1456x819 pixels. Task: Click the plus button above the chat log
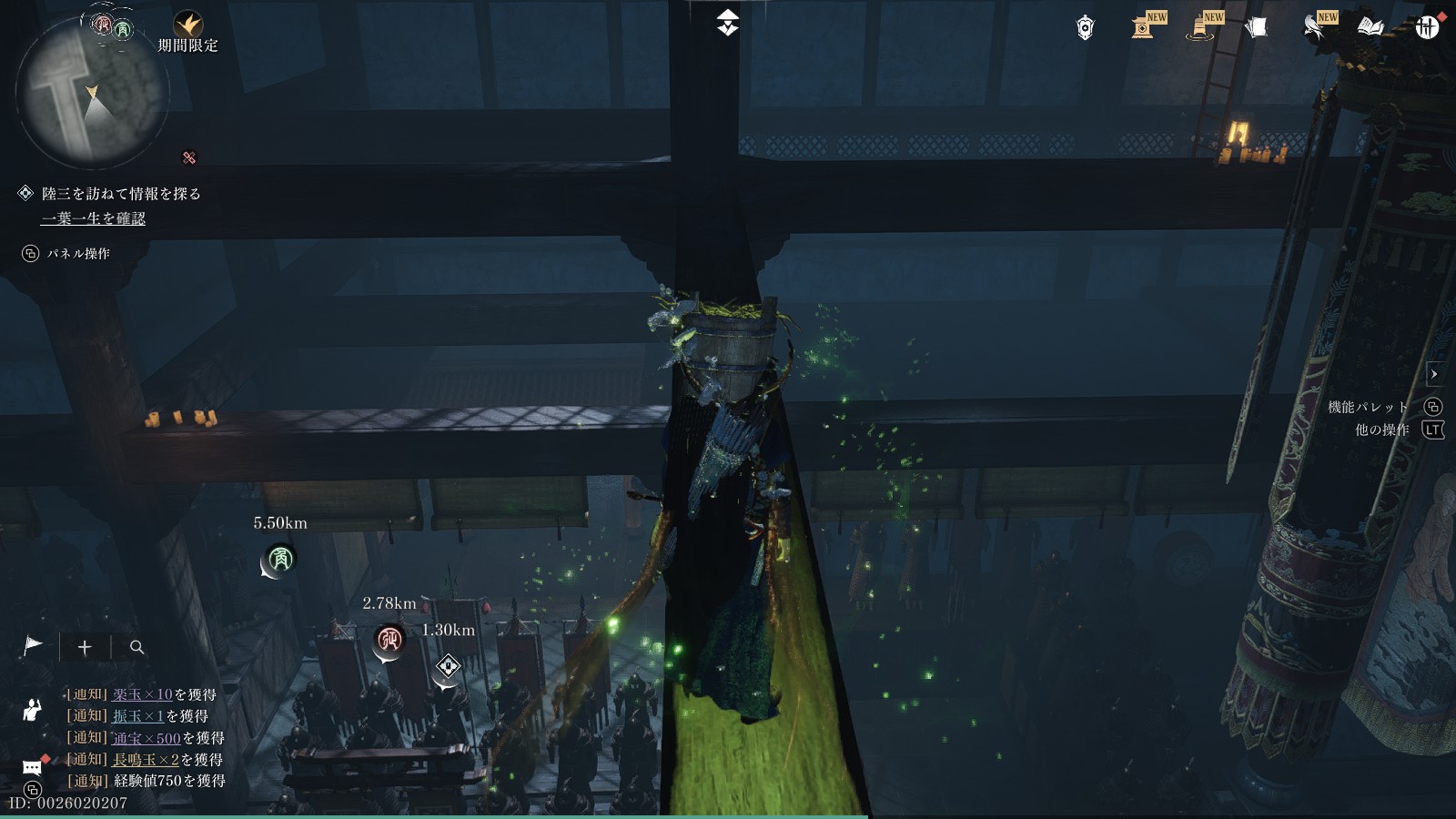85,647
